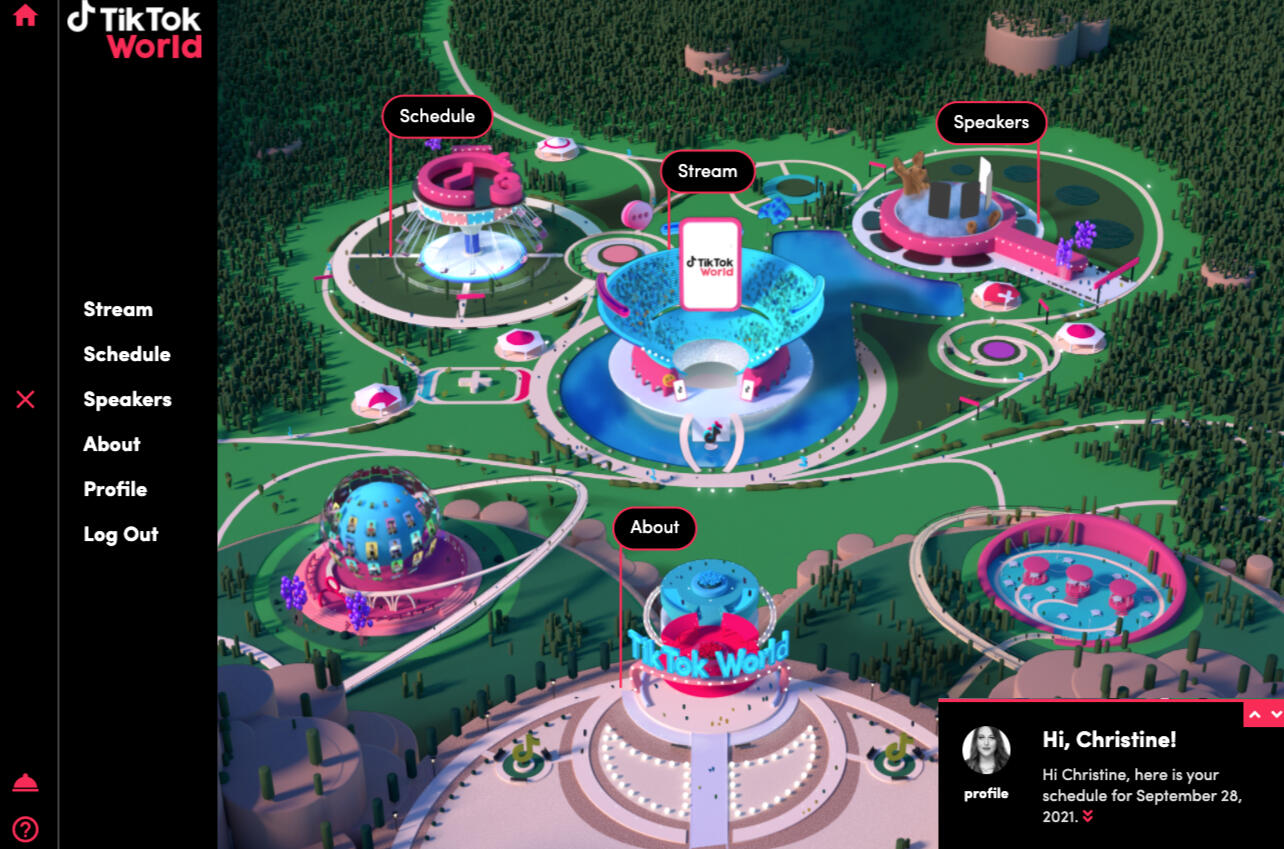
Task: Expand the schedule via the double-chevron link
Action: (x=1088, y=816)
